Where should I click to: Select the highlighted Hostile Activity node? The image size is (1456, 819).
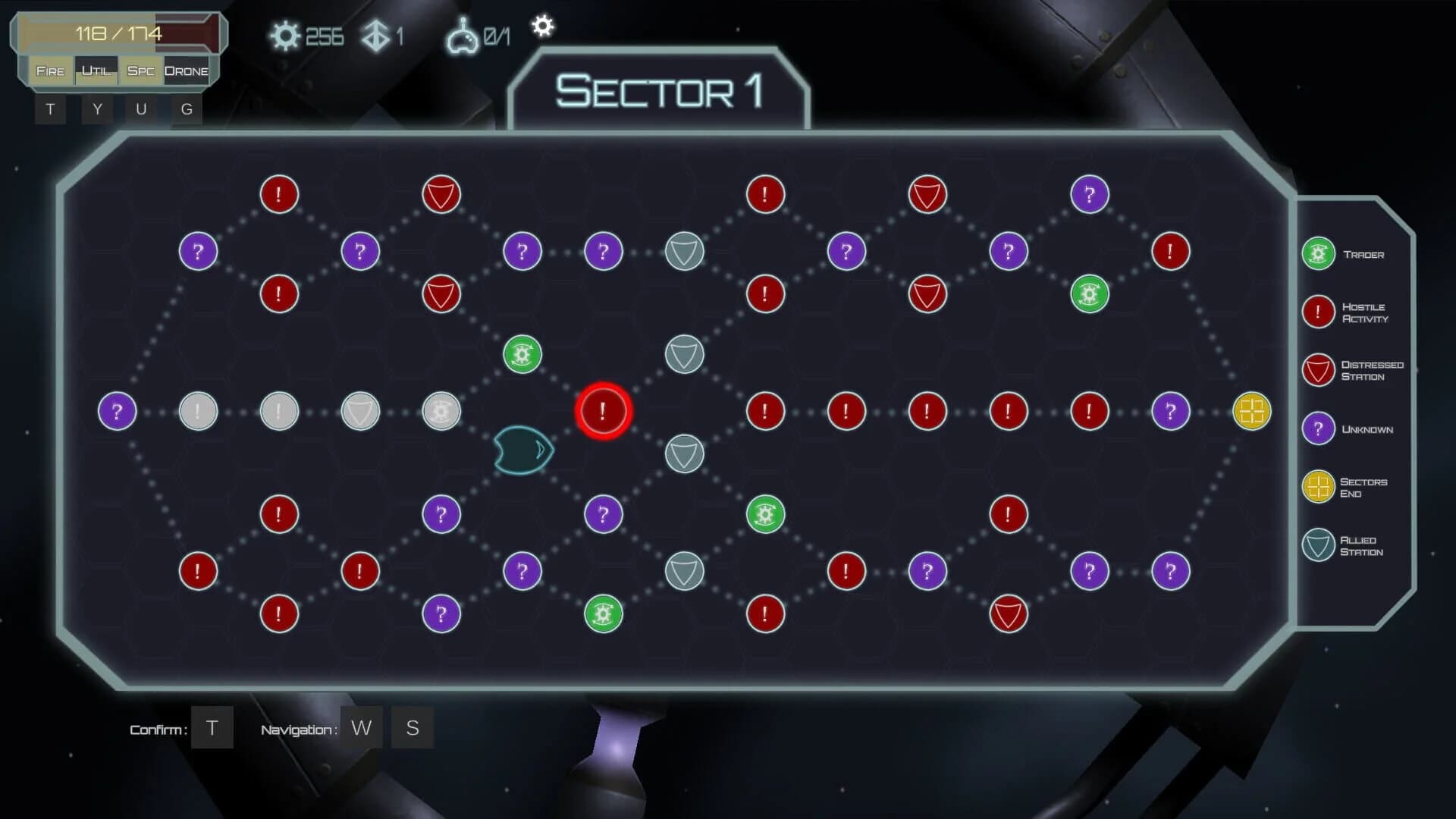(603, 411)
